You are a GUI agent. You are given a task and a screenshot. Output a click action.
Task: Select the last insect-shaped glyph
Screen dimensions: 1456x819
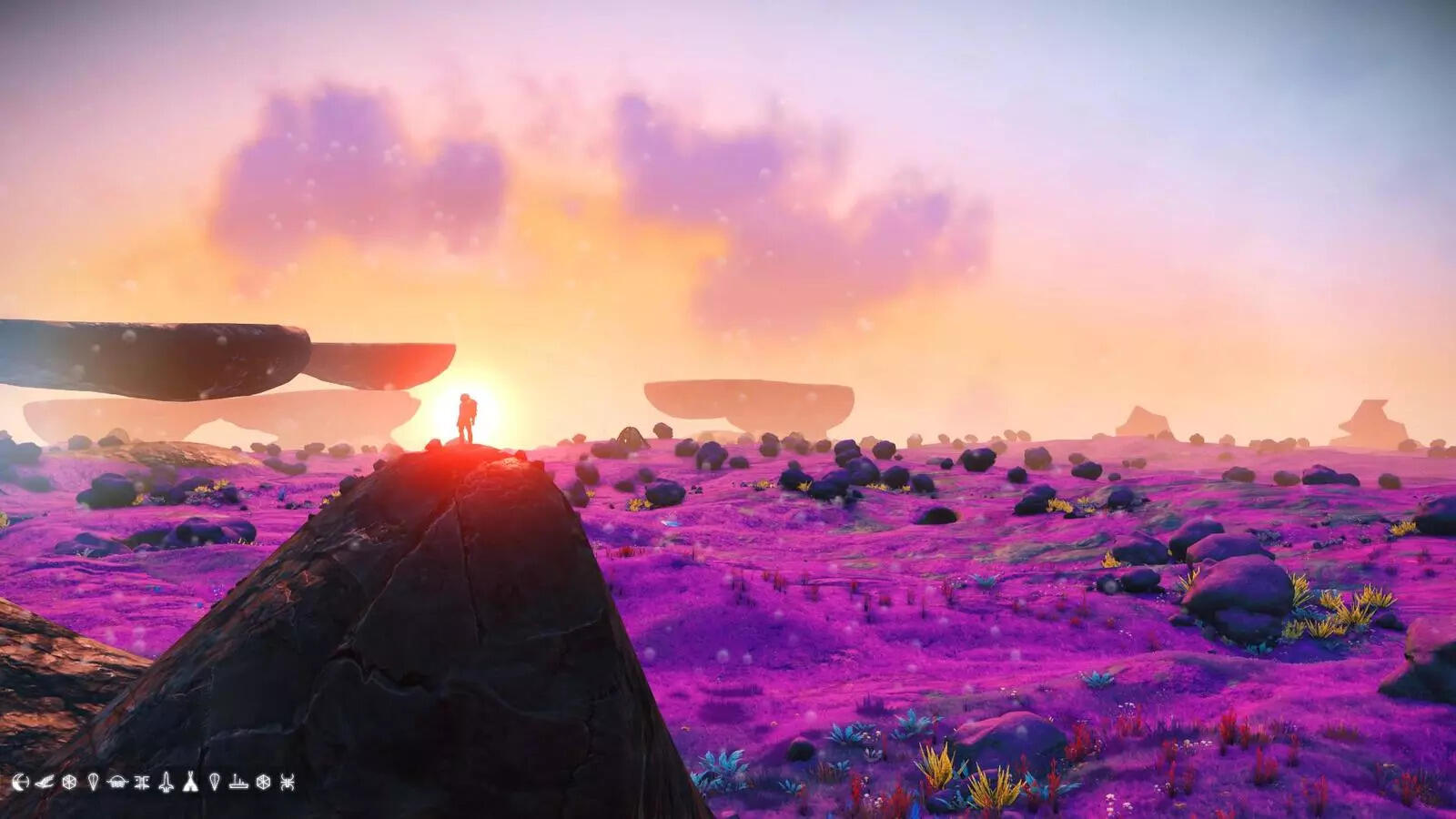[288, 783]
